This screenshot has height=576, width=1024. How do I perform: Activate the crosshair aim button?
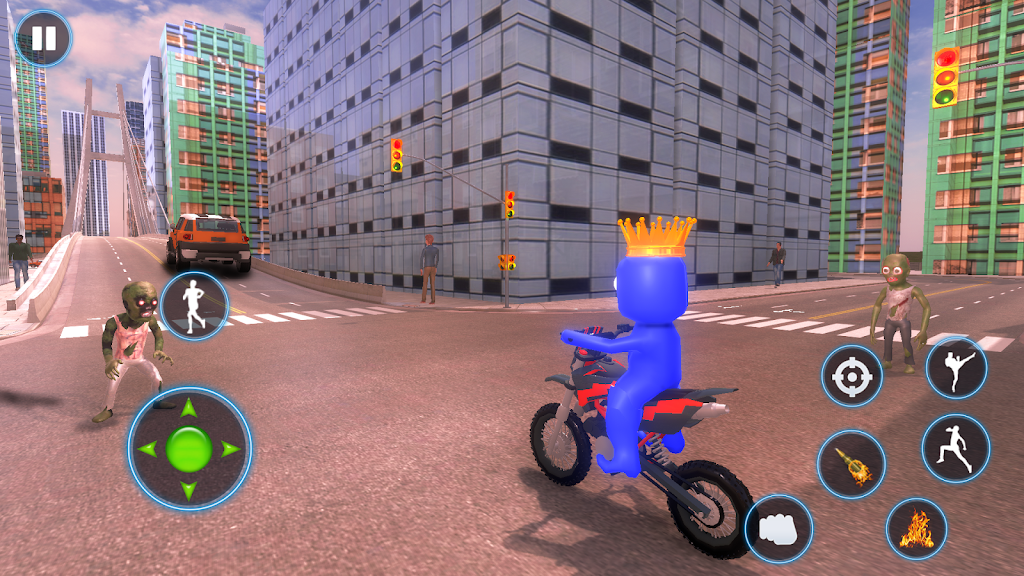[852, 376]
